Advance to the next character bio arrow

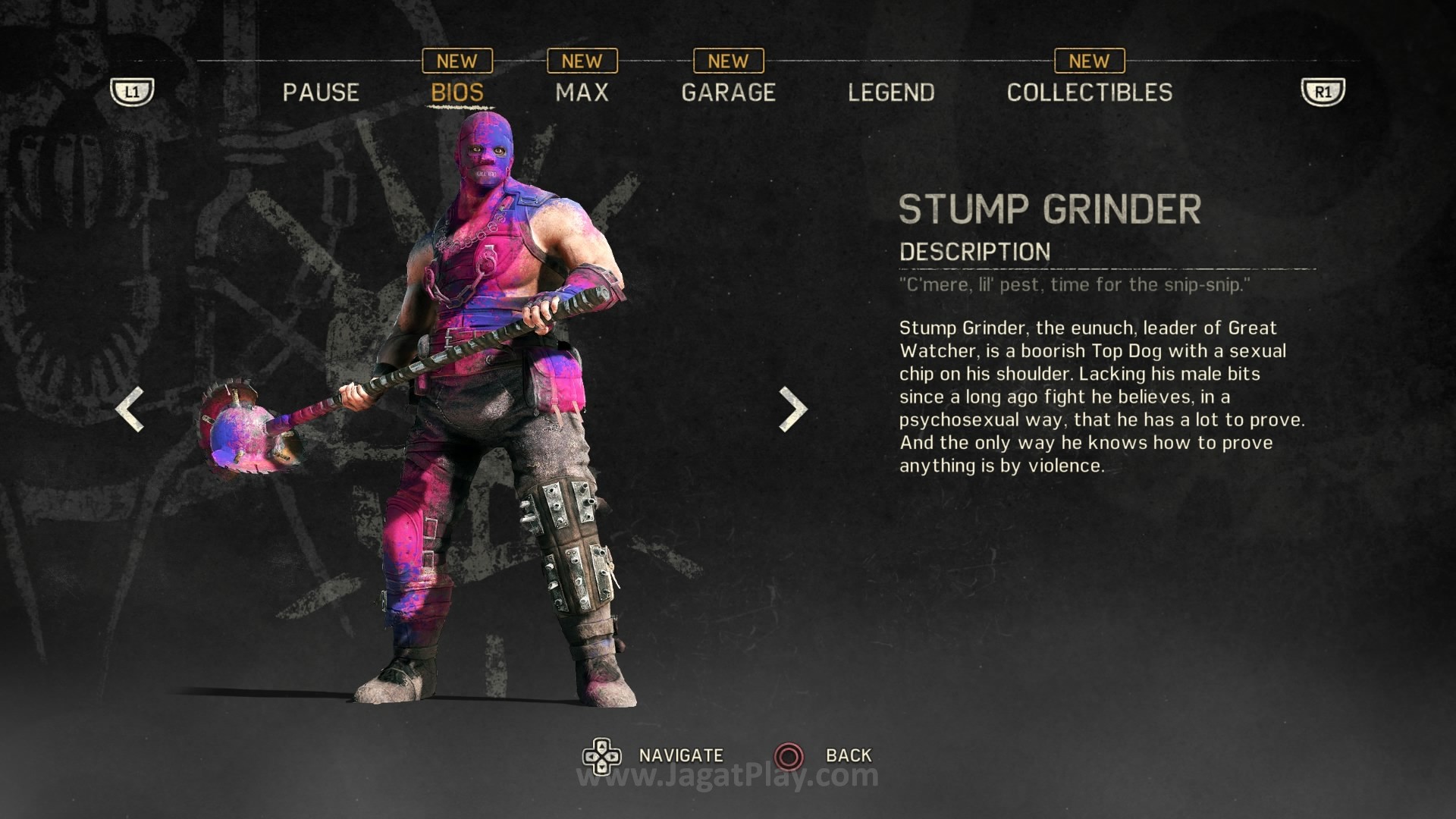pyautogui.click(x=793, y=409)
